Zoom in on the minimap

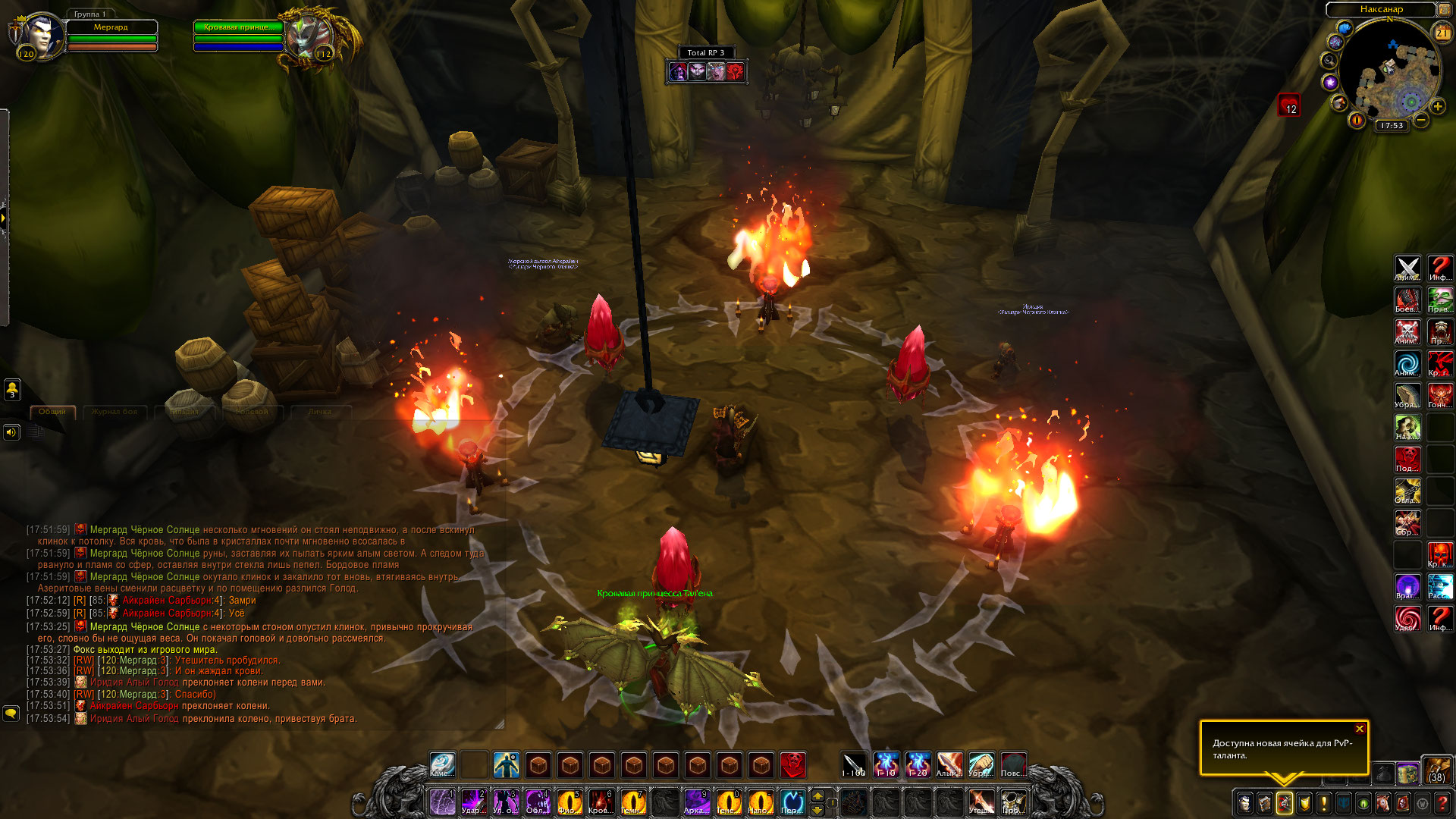point(1438,106)
